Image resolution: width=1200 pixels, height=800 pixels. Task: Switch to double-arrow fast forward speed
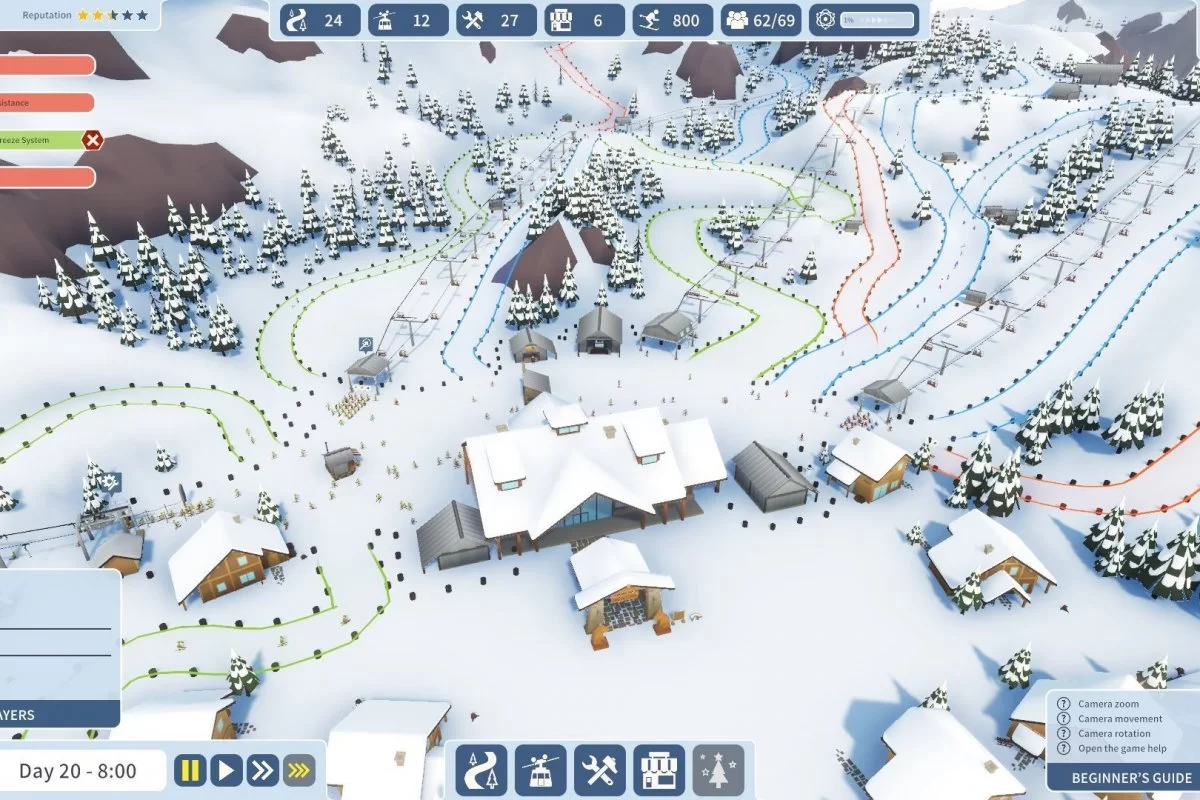[262, 770]
